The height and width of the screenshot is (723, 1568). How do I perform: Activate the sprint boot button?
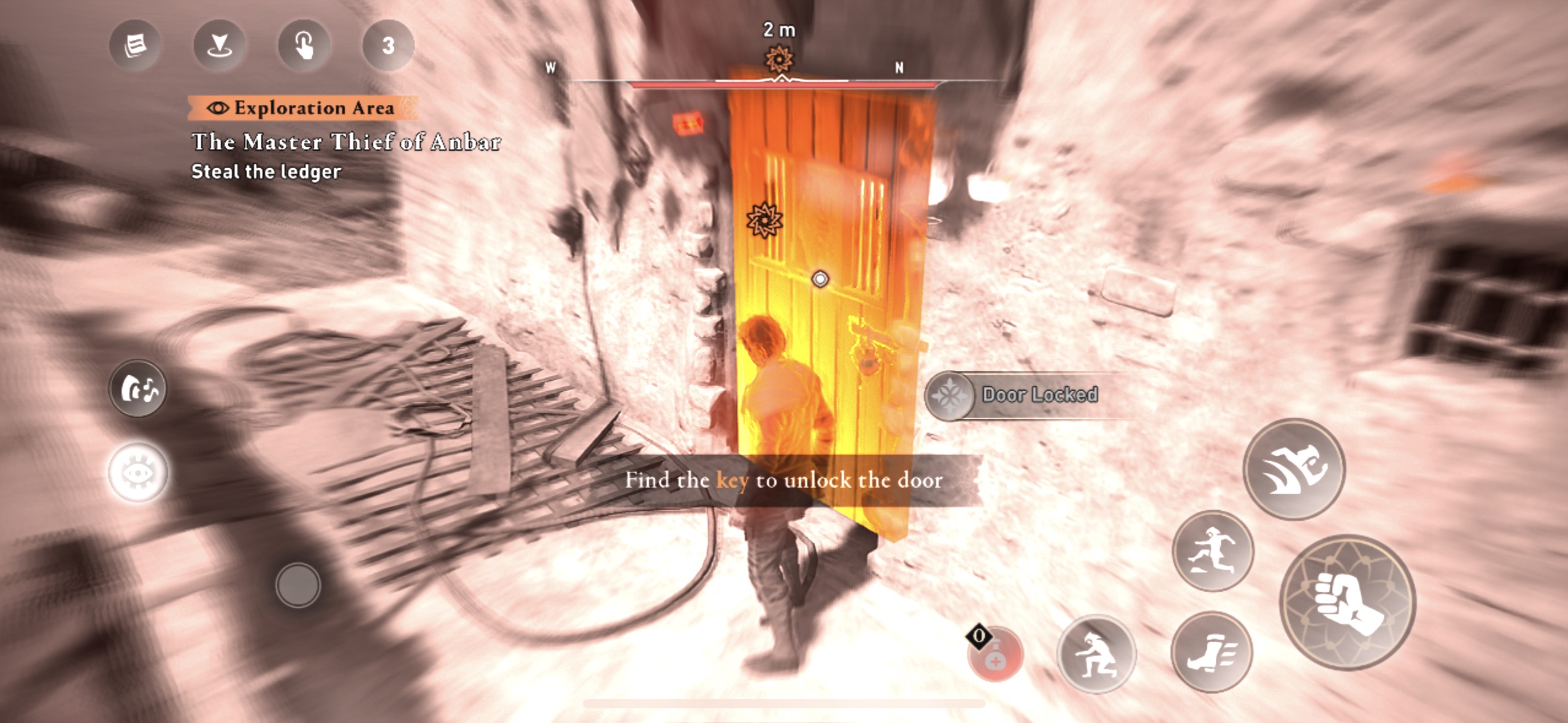tap(1212, 652)
